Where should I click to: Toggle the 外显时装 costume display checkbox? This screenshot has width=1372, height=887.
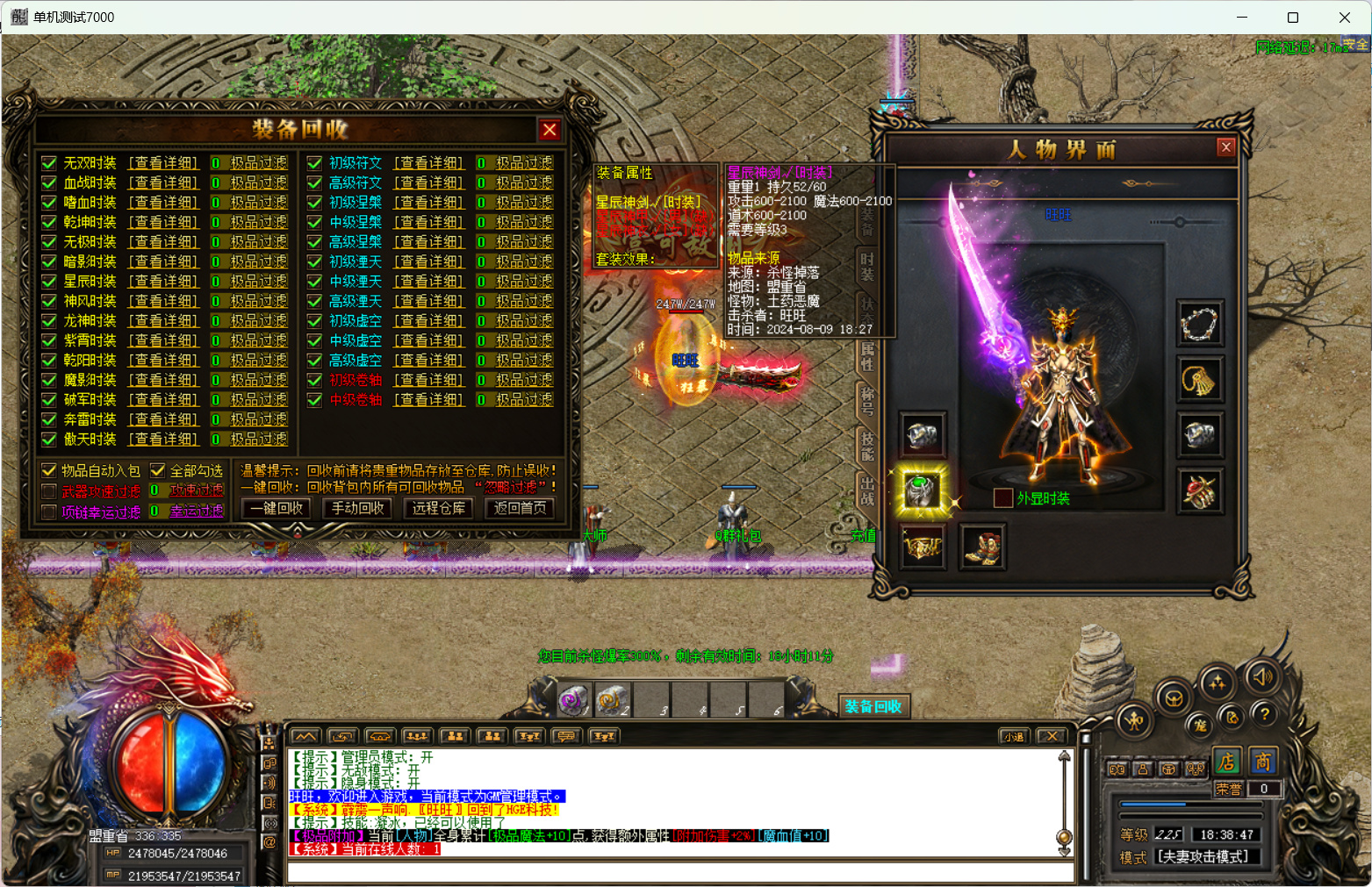[1002, 498]
